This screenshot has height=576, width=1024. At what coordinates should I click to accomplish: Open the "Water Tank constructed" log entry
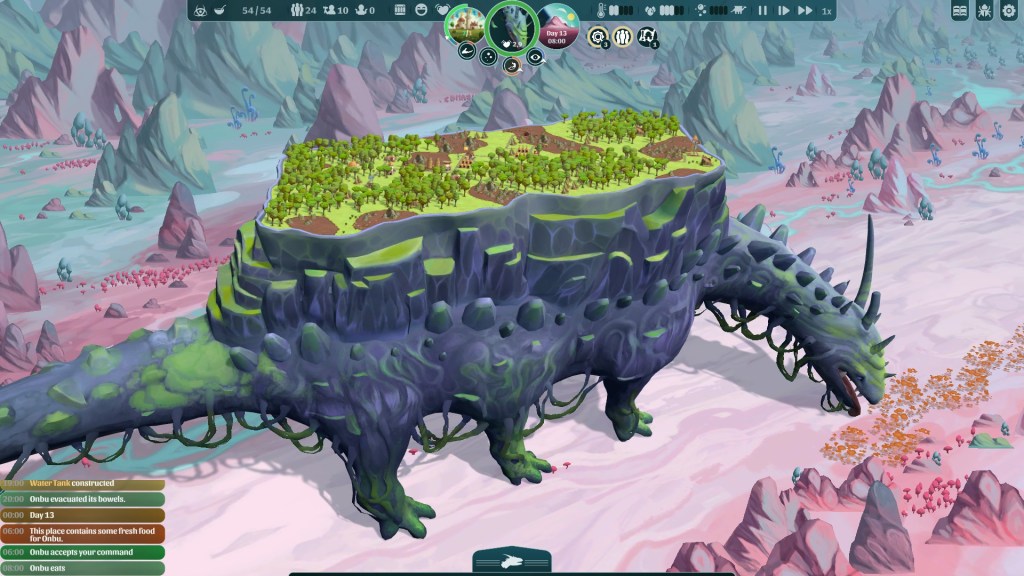[x=84, y=484]
